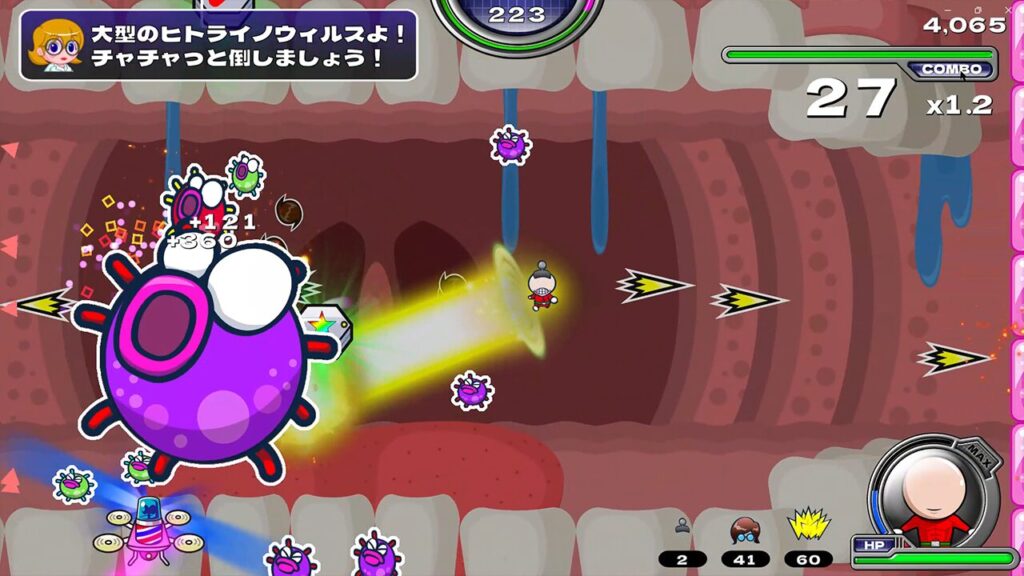This screenshot has width=1024, height=576.
Task: Select the brown hair with glasses wig icon
Action: [x=745, y=529]
